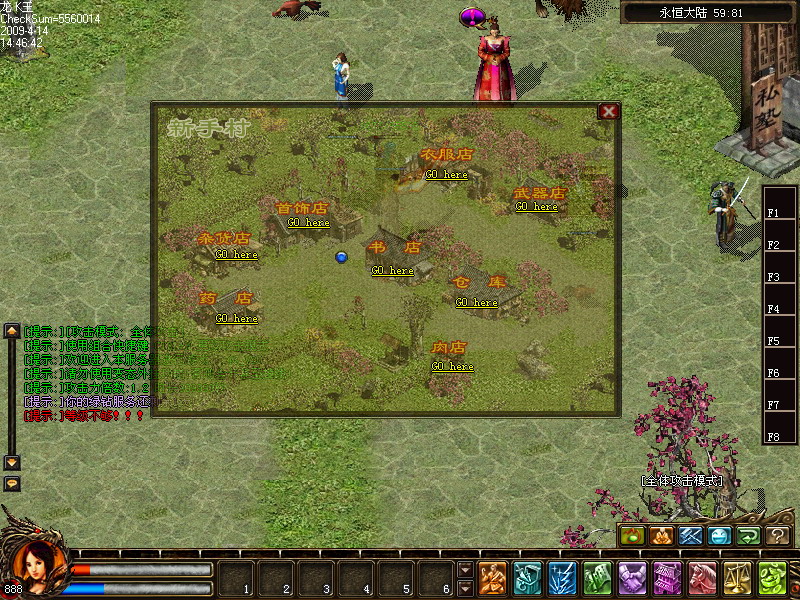Go to the 首饰店 jewelry shop
This screenshot has height=600, width=800.
(308, 223)
